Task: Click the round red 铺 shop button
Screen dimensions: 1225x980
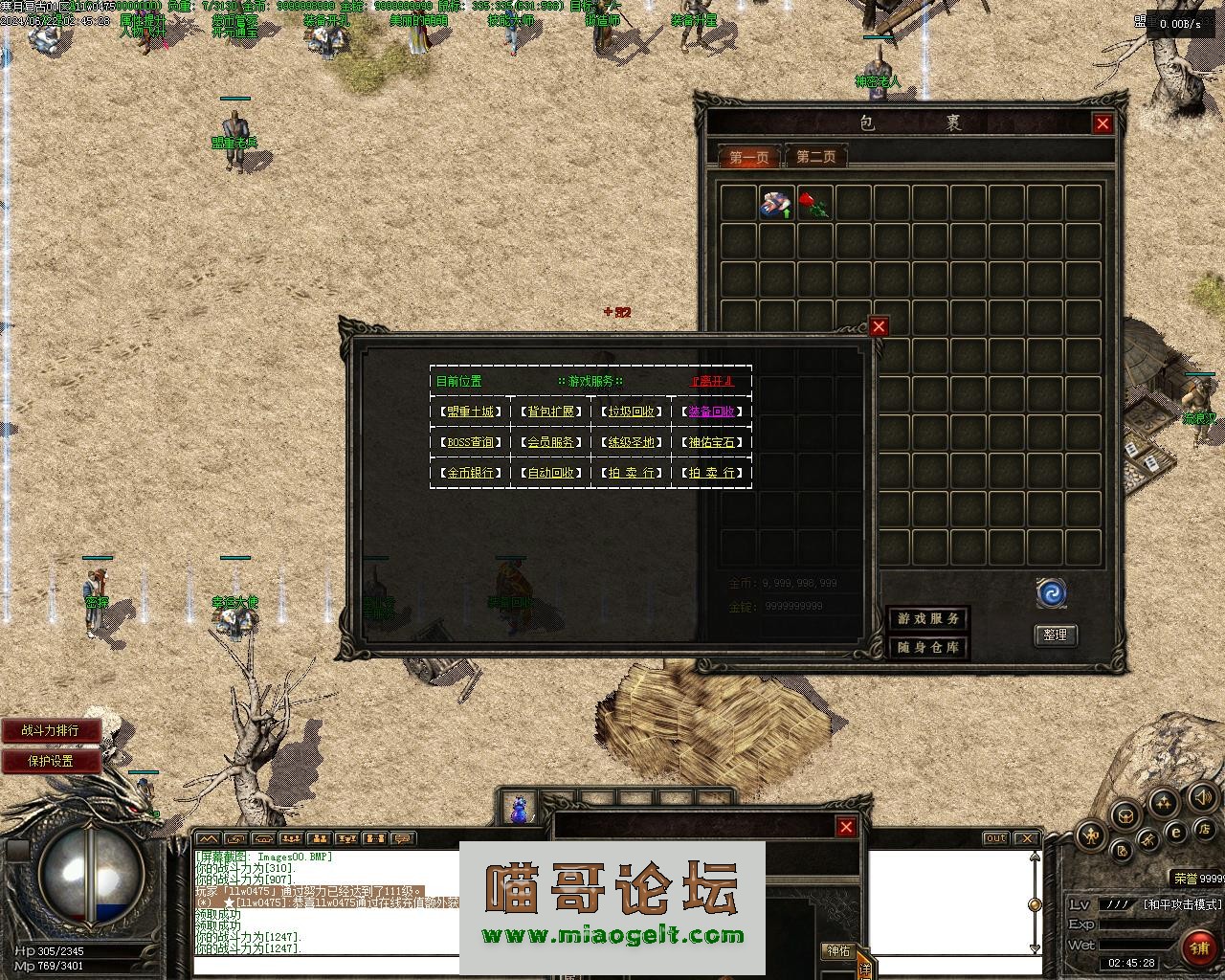Action: pos(1199,947)
